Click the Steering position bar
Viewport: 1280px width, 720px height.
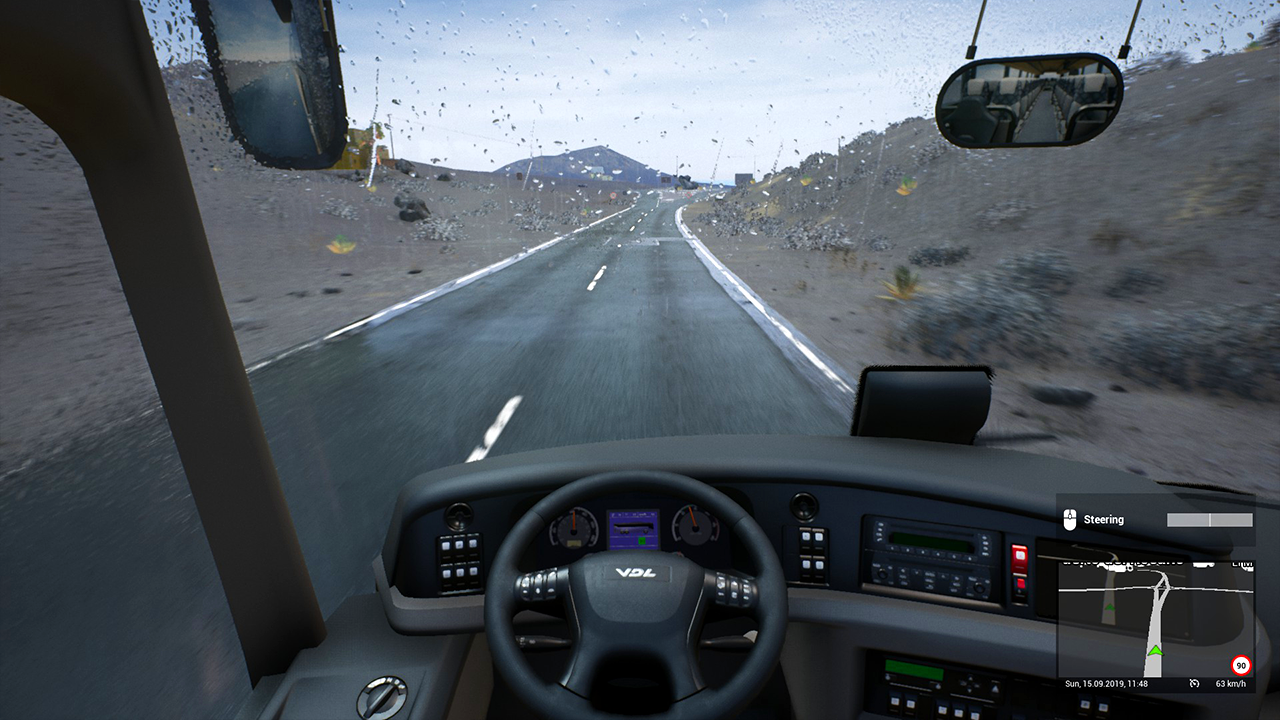point(1209,520)
